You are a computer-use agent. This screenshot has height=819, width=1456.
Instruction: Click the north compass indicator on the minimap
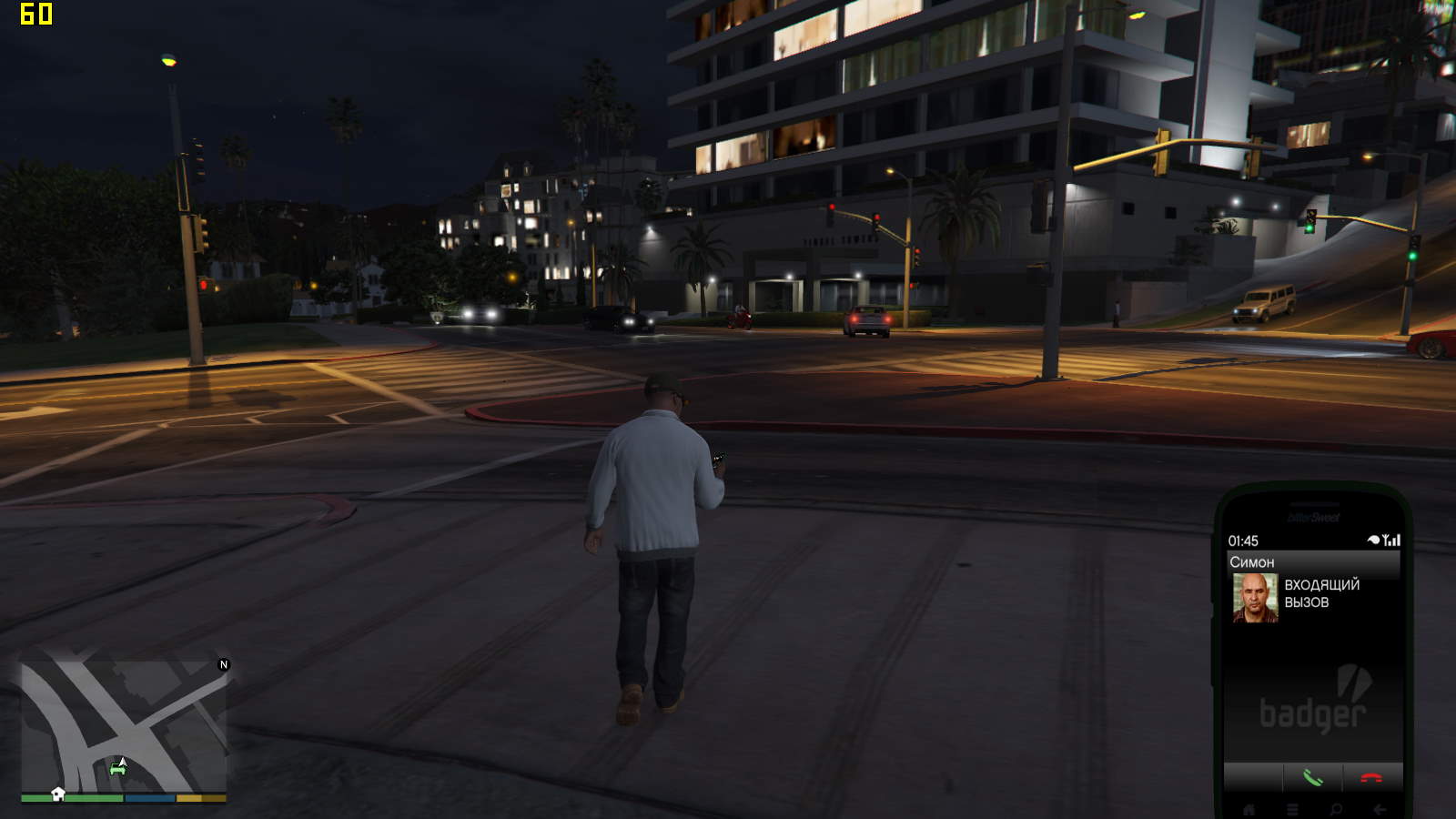224,664
